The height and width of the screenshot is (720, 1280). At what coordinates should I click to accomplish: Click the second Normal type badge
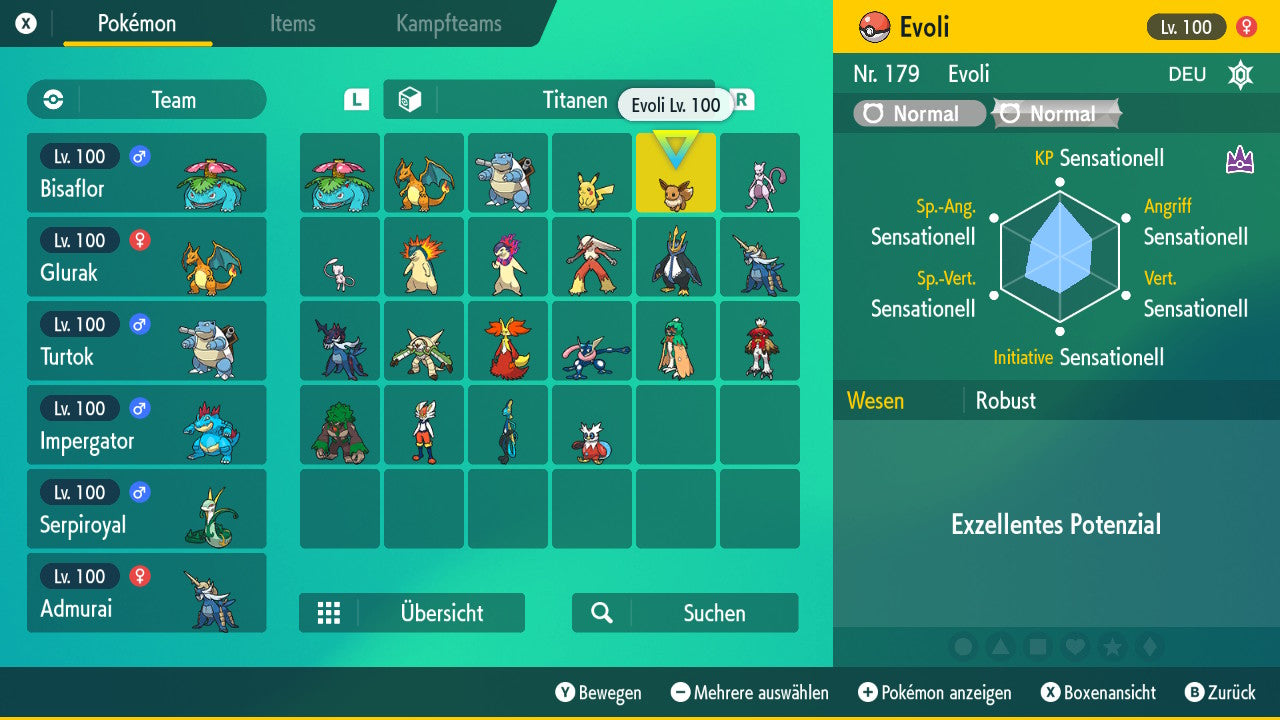(1055, 113)
